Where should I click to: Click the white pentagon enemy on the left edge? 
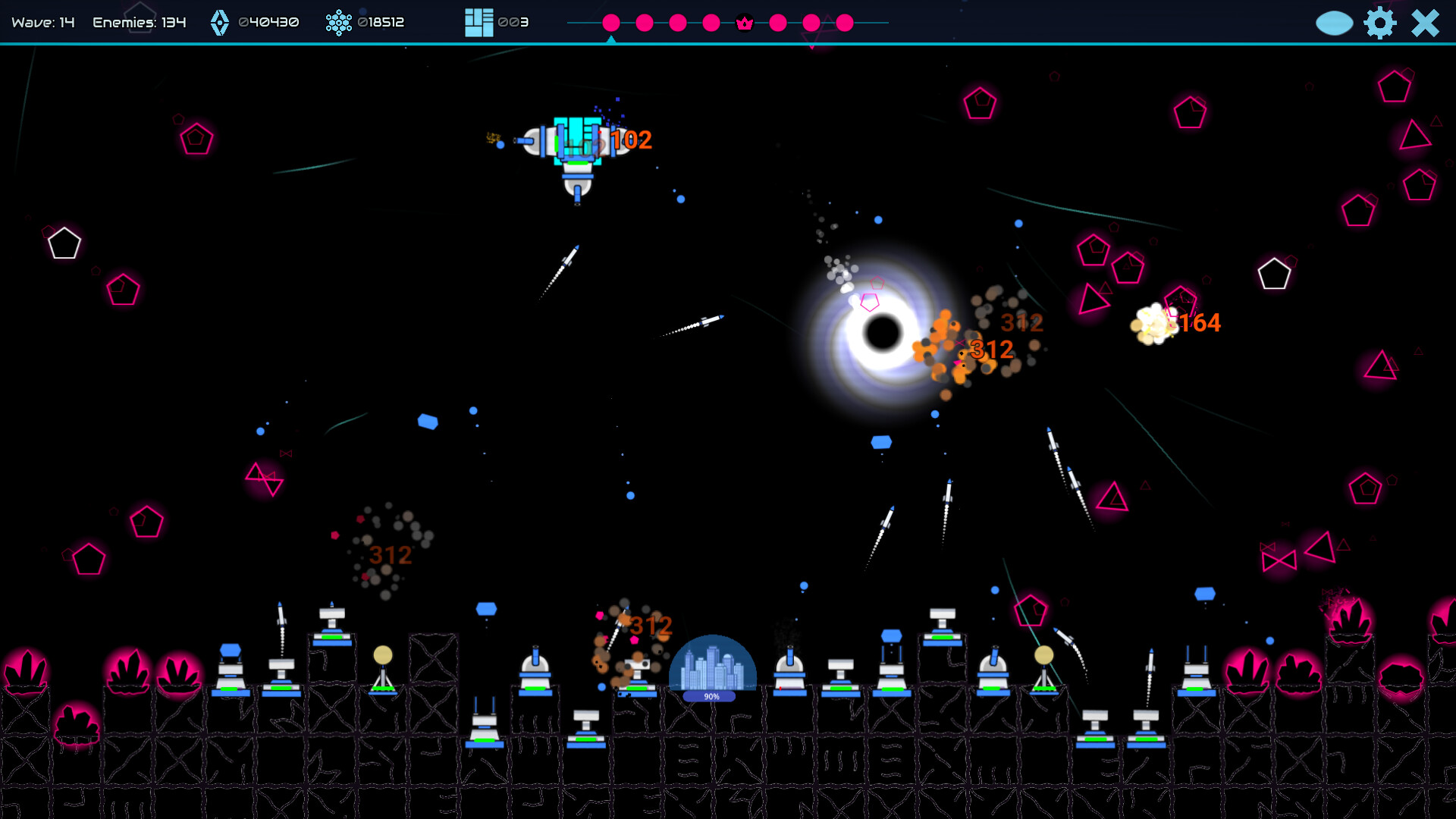63,243
